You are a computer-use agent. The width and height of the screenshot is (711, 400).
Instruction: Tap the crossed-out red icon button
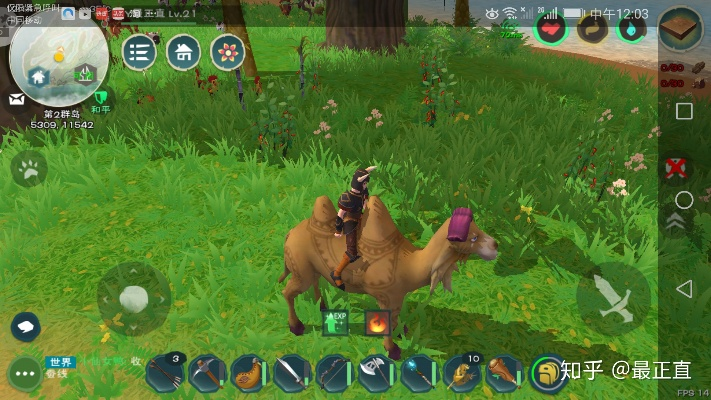tap(677, 167)
